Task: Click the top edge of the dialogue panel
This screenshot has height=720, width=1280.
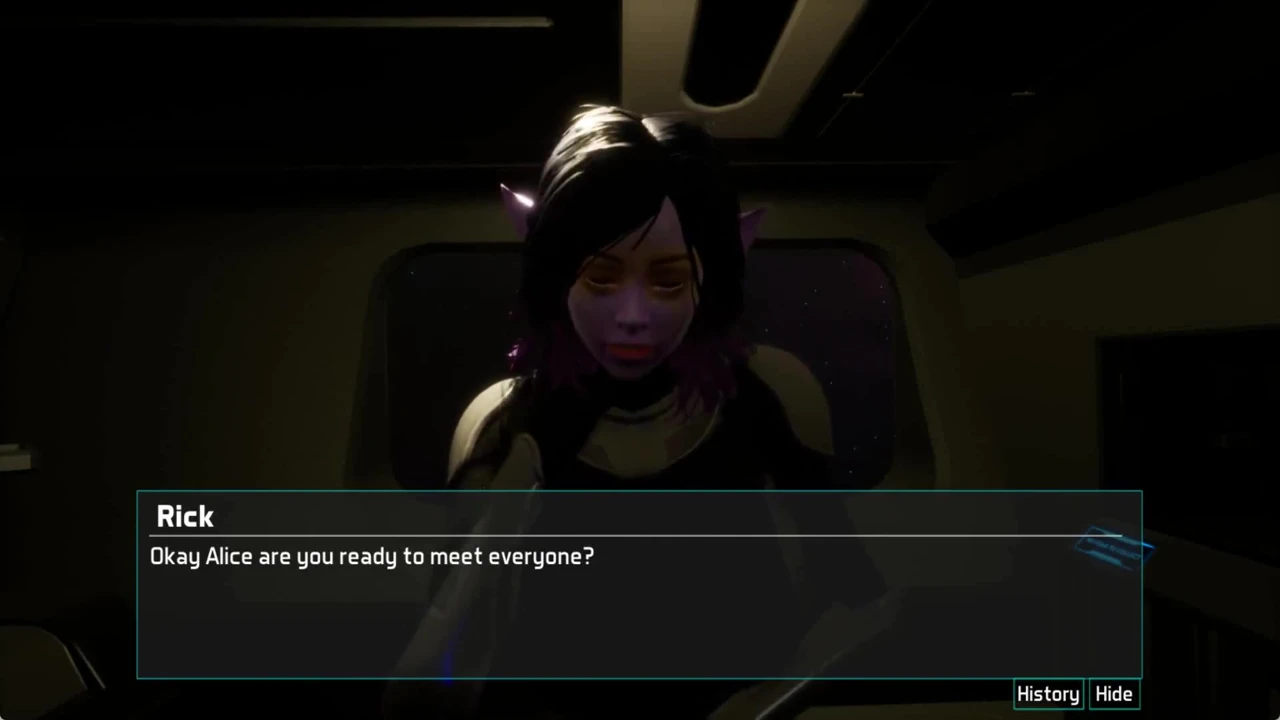Action: [x=640, y=491]
